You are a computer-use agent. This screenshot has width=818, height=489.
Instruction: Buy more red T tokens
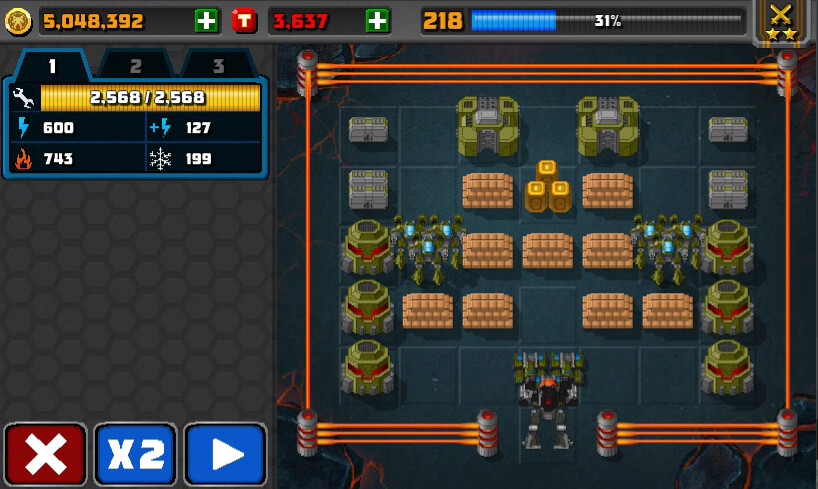click(378, 20)
